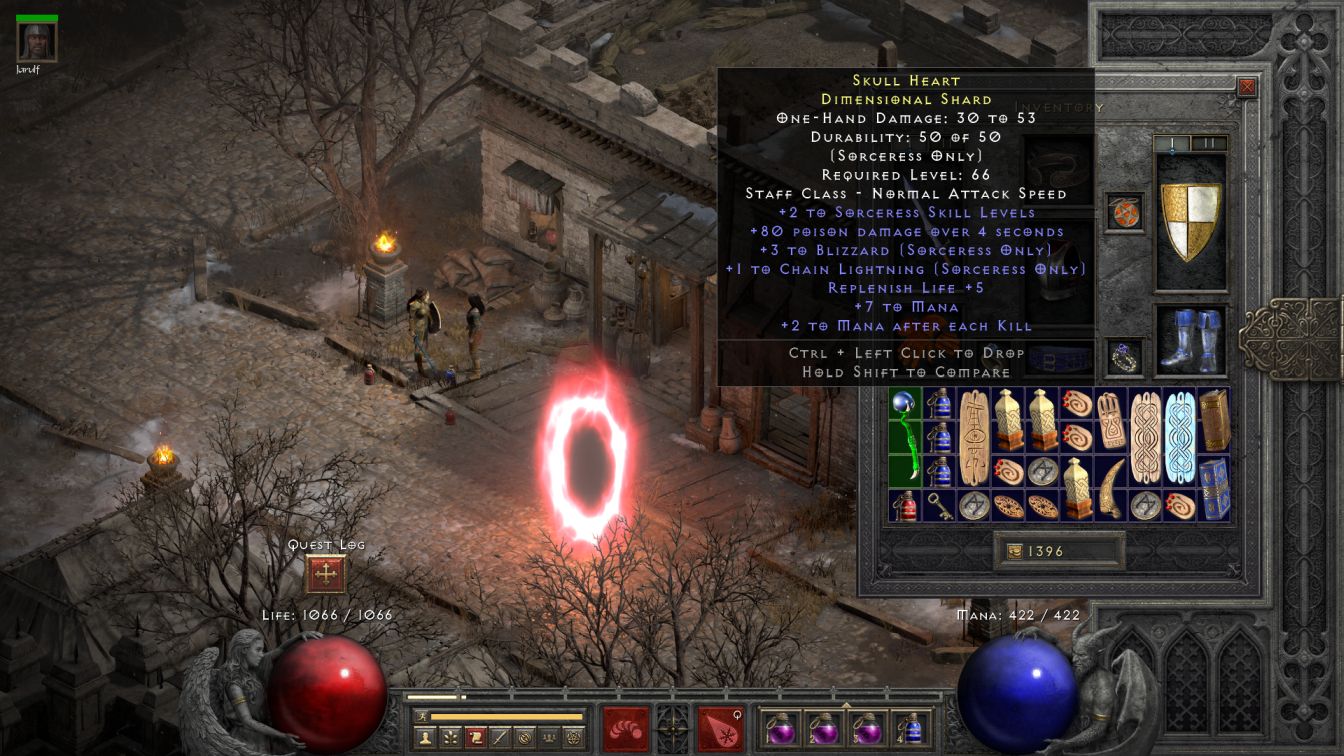This screenshot has height=756, width=1344.
Task: Select the equipped ring slot
Action: point(1124,358)
